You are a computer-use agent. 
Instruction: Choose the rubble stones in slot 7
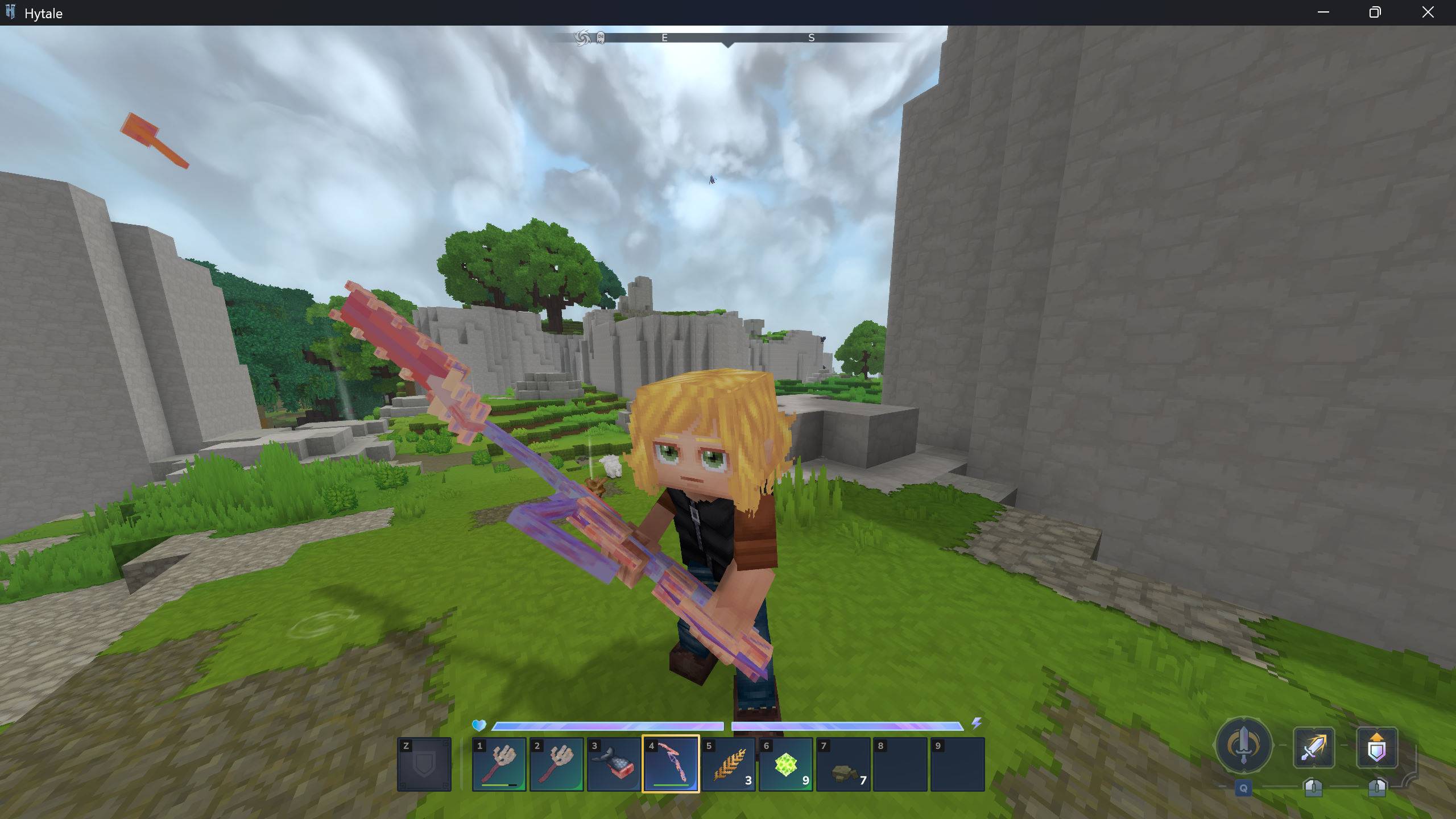[843, 764]
